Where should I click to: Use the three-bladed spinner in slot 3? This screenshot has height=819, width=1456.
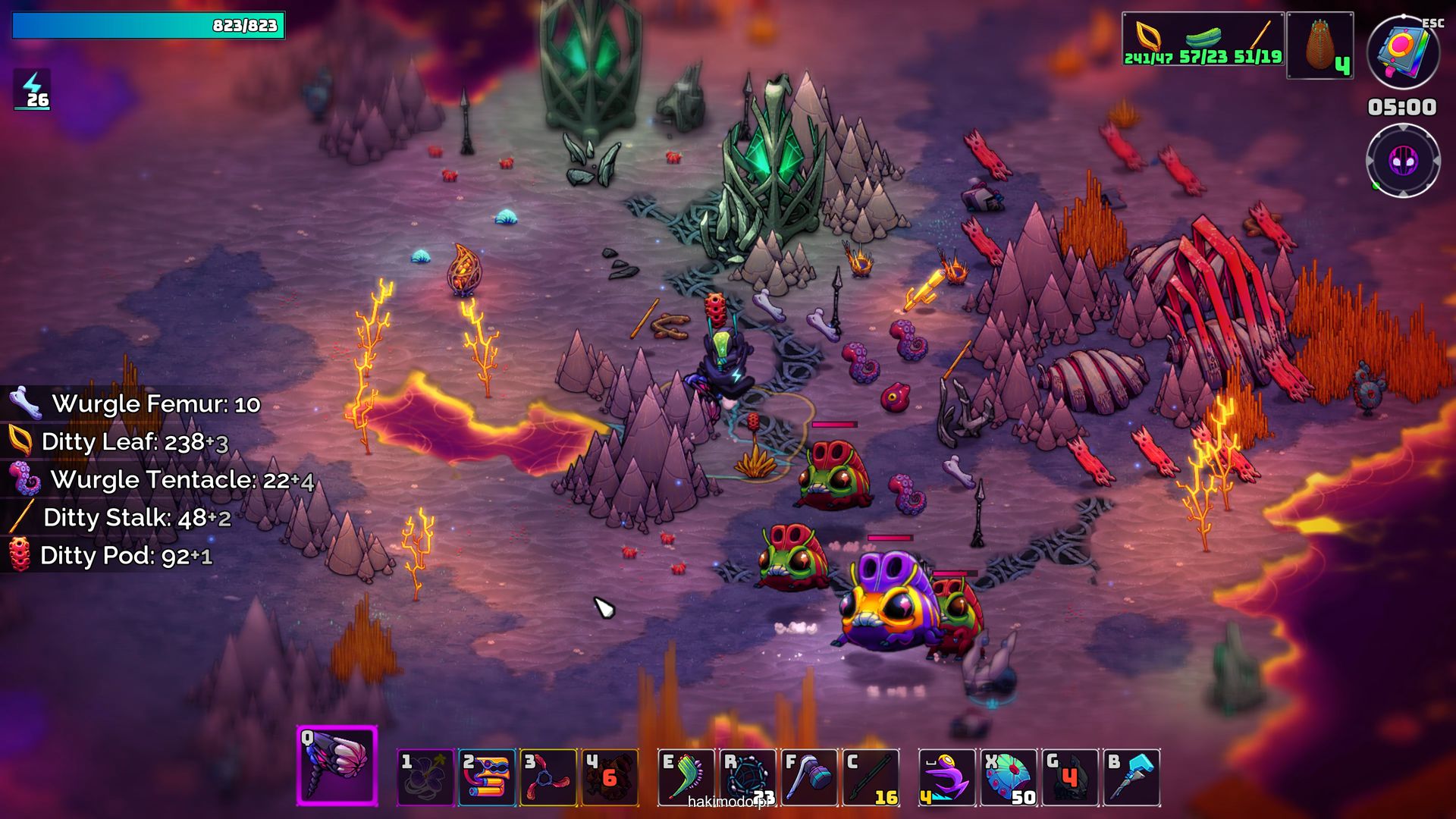click(x=548, y=777)
